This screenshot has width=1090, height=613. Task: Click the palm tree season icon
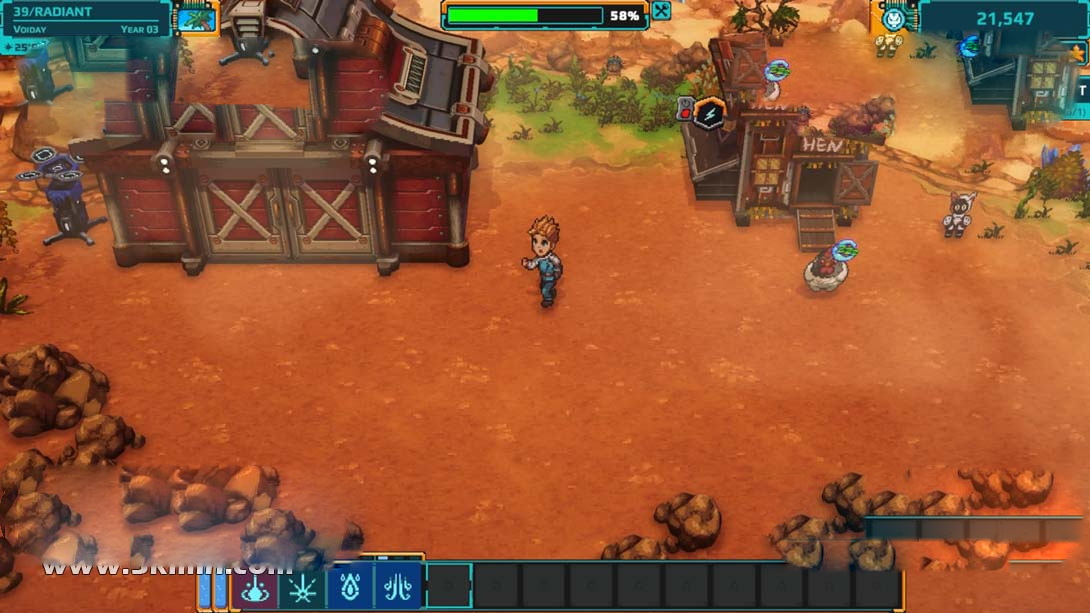click(196, 19)
